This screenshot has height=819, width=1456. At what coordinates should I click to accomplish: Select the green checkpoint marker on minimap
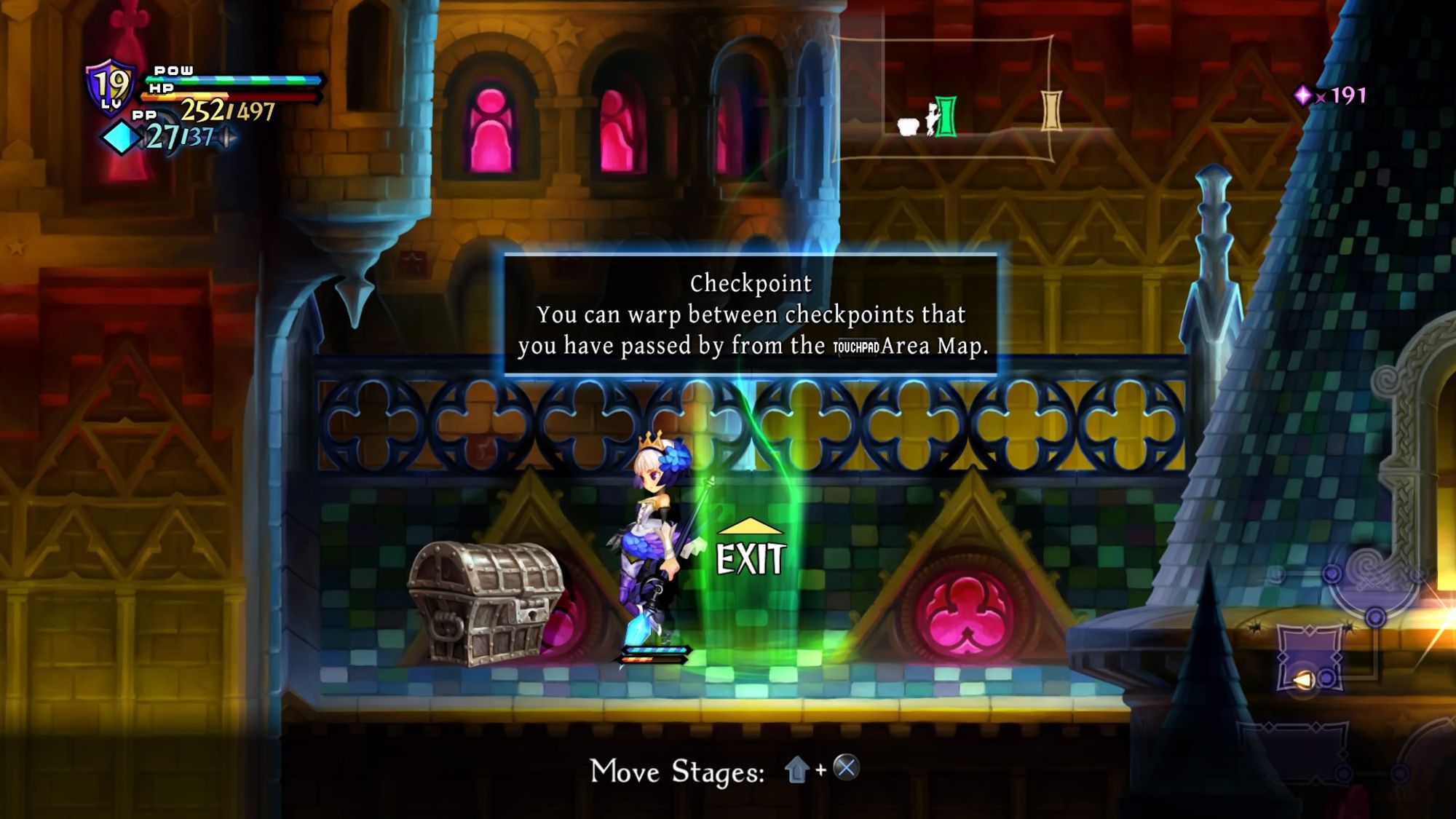[946, 116]
